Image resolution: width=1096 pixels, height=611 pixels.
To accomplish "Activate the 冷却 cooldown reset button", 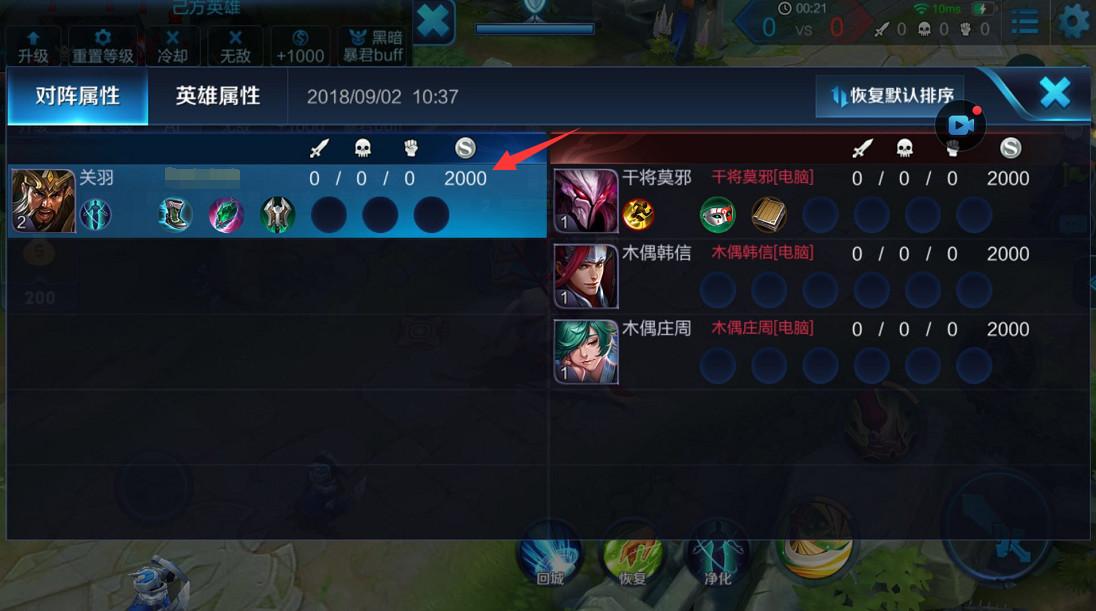I will click(172, 46).
